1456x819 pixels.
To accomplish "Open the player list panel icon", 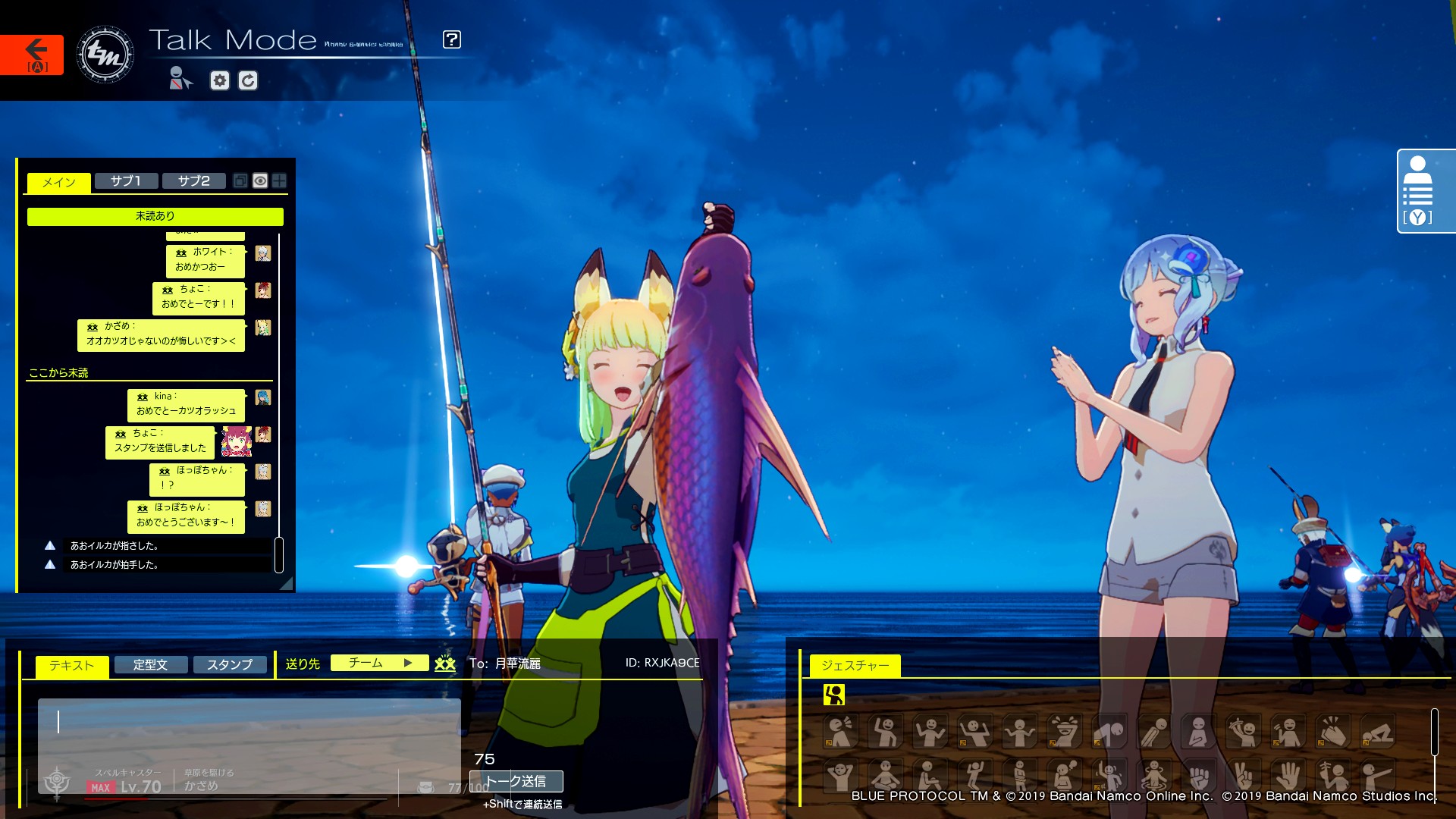I will 1417,191.
